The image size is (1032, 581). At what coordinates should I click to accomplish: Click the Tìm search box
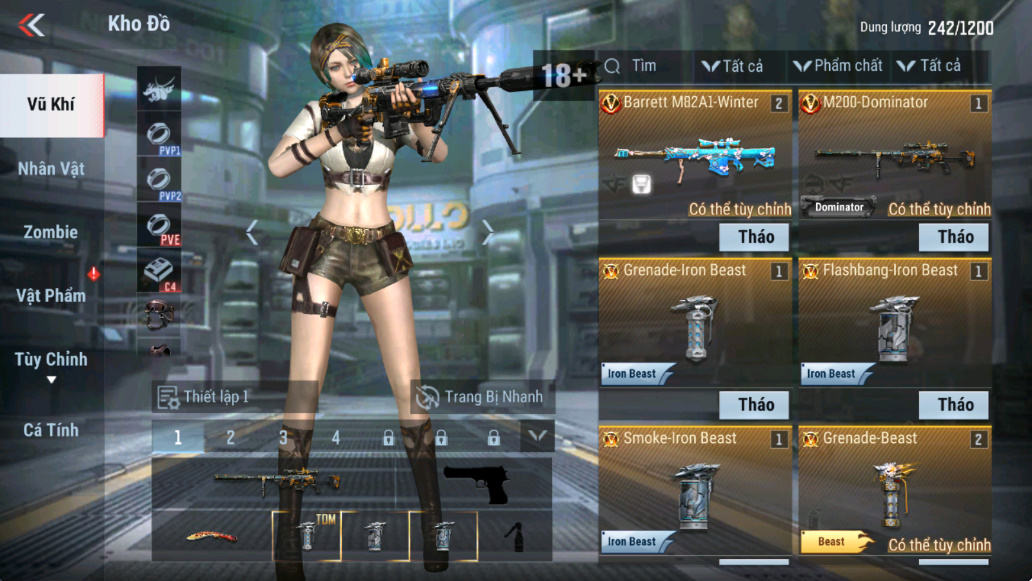(x=645, y=66)
